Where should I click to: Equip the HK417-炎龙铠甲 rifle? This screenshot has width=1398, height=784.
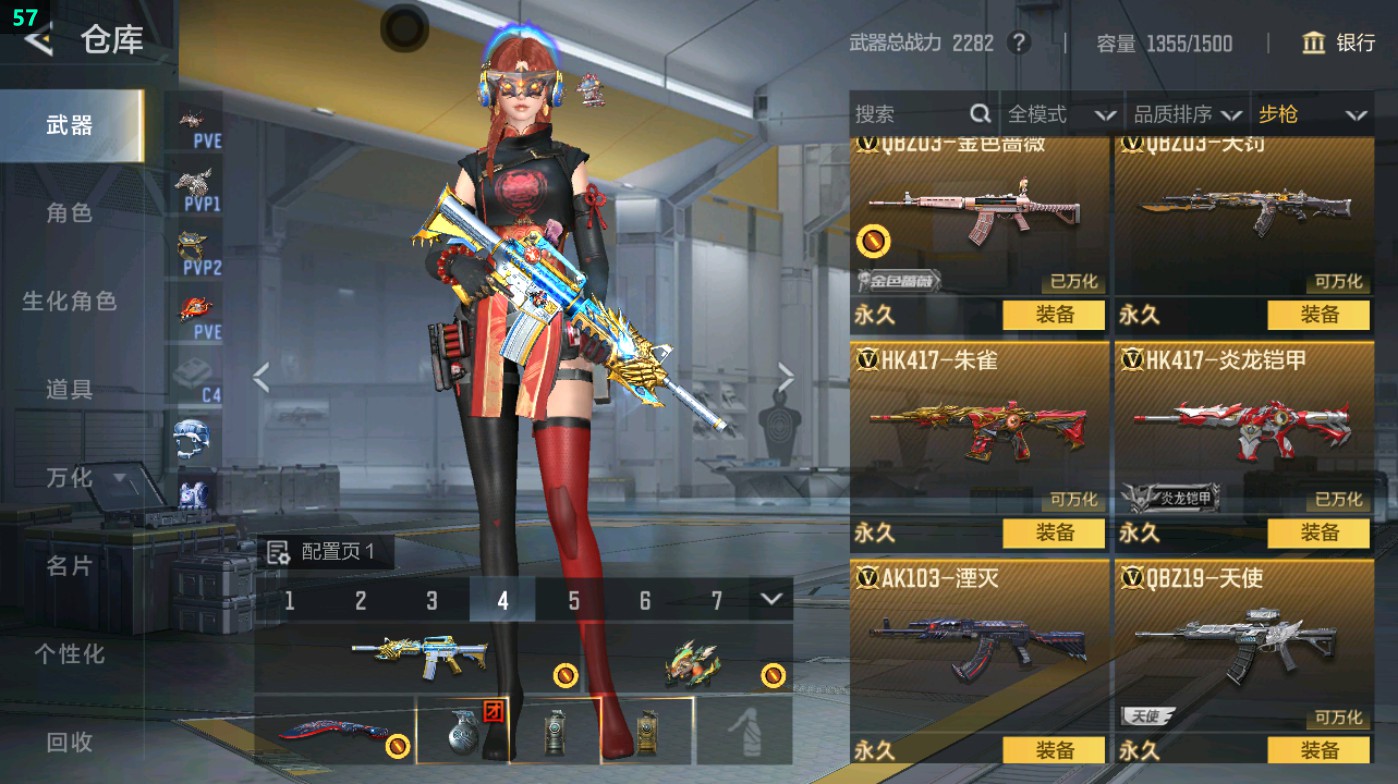(x=1319, y=533)
